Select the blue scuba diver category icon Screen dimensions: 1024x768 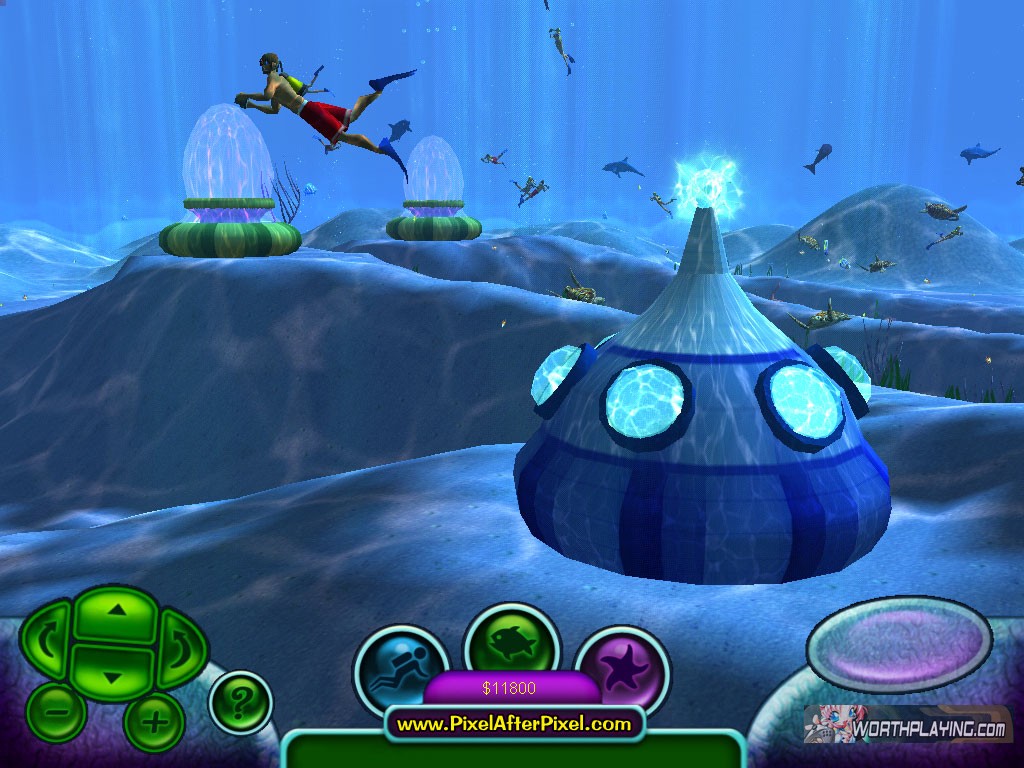pyautogui.click(x=397, y=668)
